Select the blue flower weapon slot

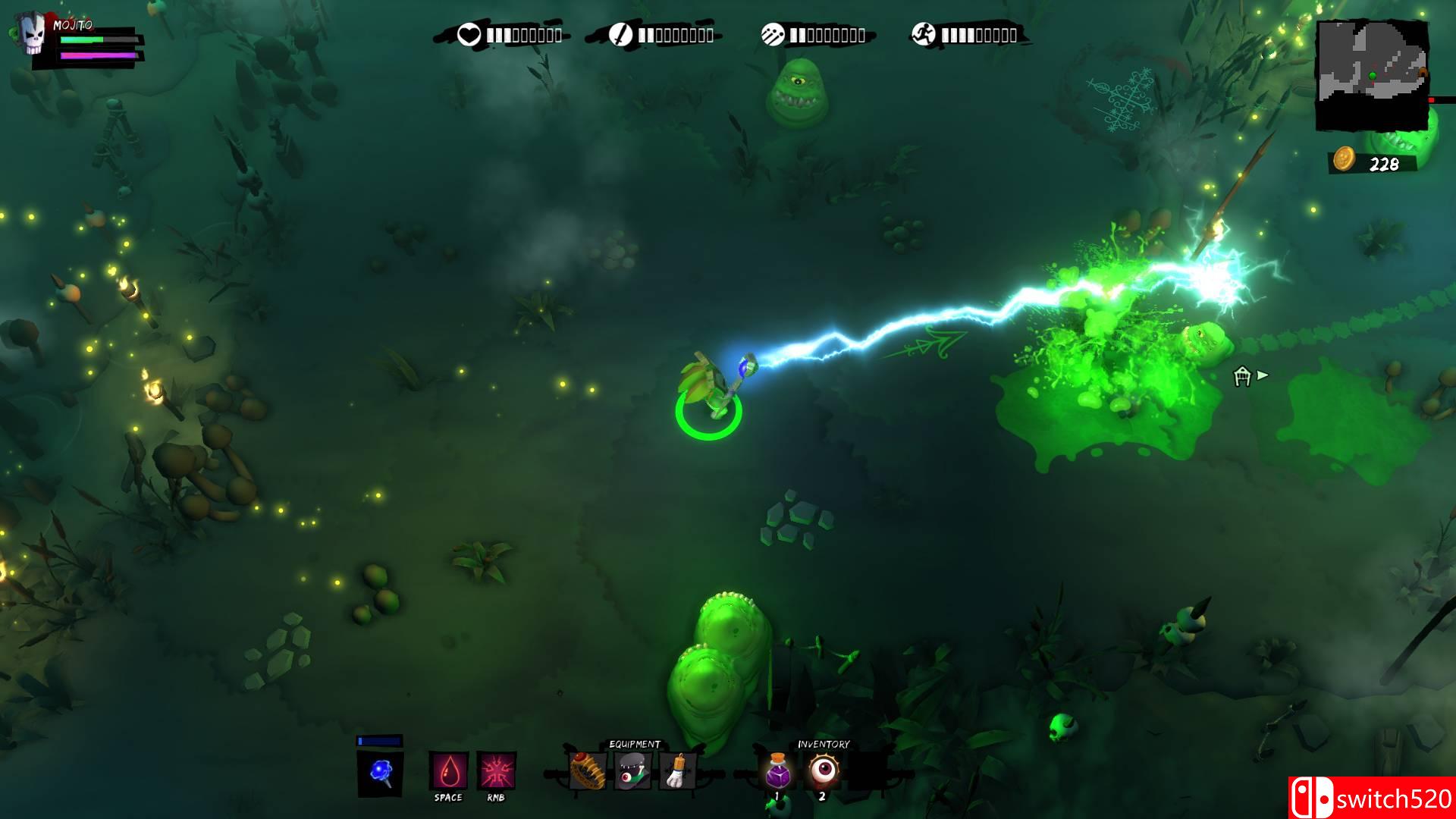pos(381,773)
